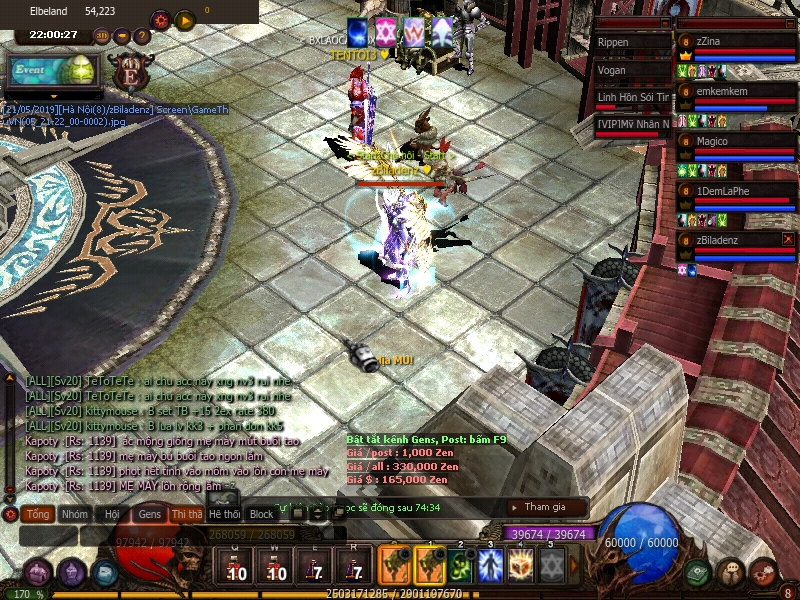
Task: Click the Tham gia event button
Action: 545,507
